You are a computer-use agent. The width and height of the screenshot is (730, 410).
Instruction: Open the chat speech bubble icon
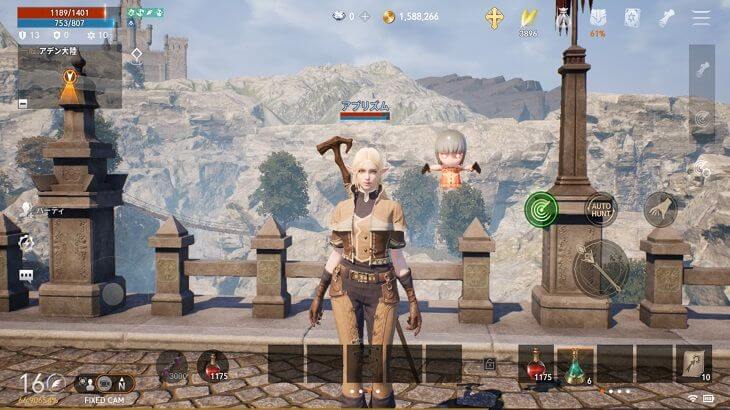[x=26, y=275]
